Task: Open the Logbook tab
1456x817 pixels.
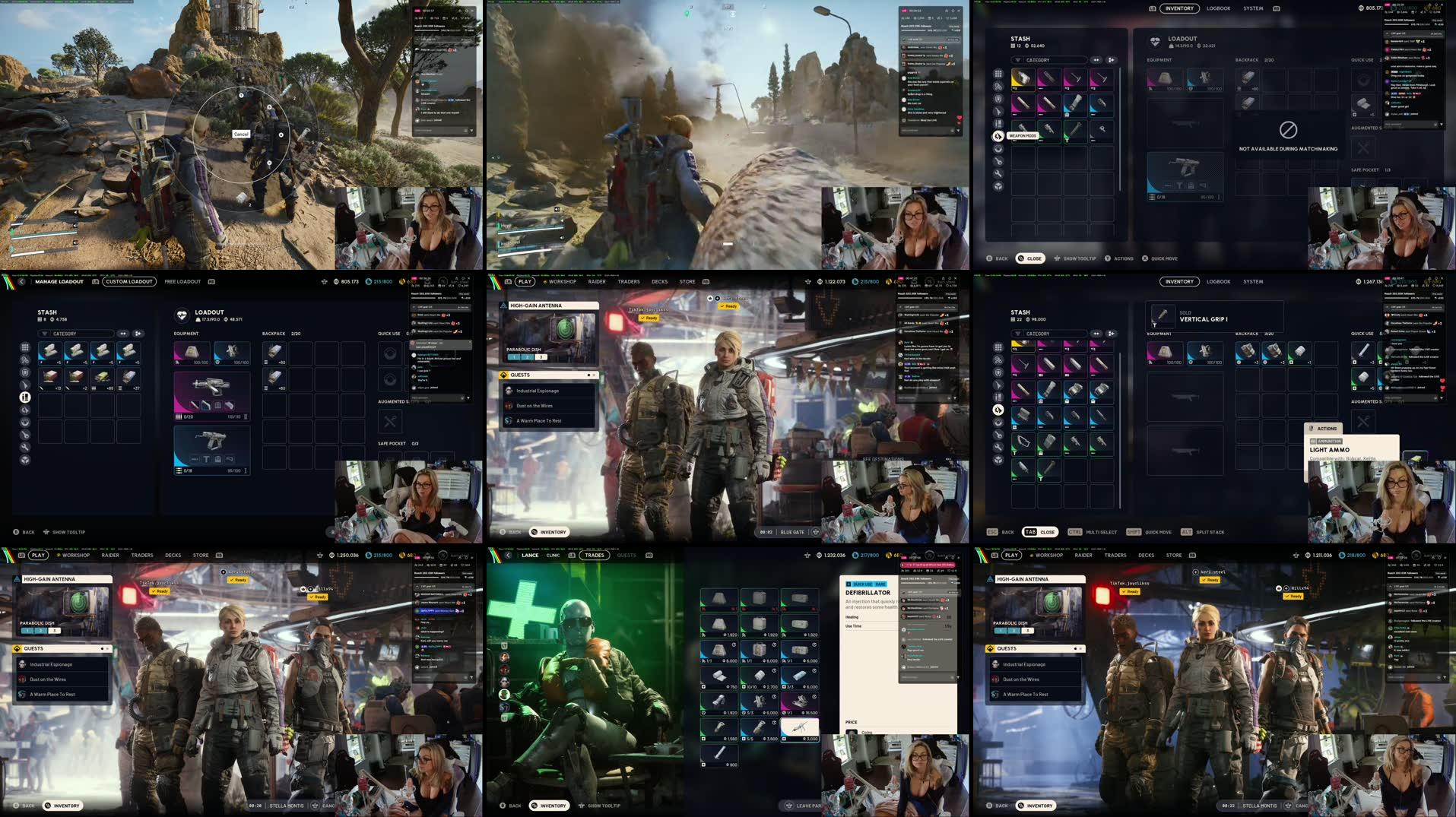Action: click(x=1217, y=8)
